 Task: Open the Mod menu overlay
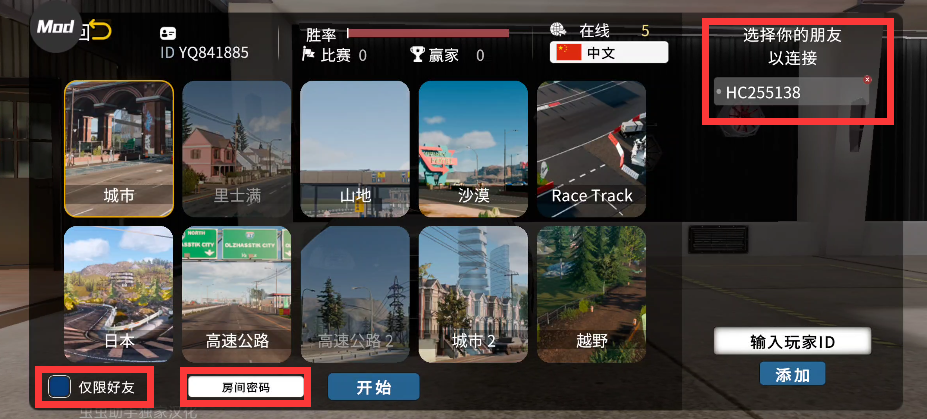coord(55,29)
